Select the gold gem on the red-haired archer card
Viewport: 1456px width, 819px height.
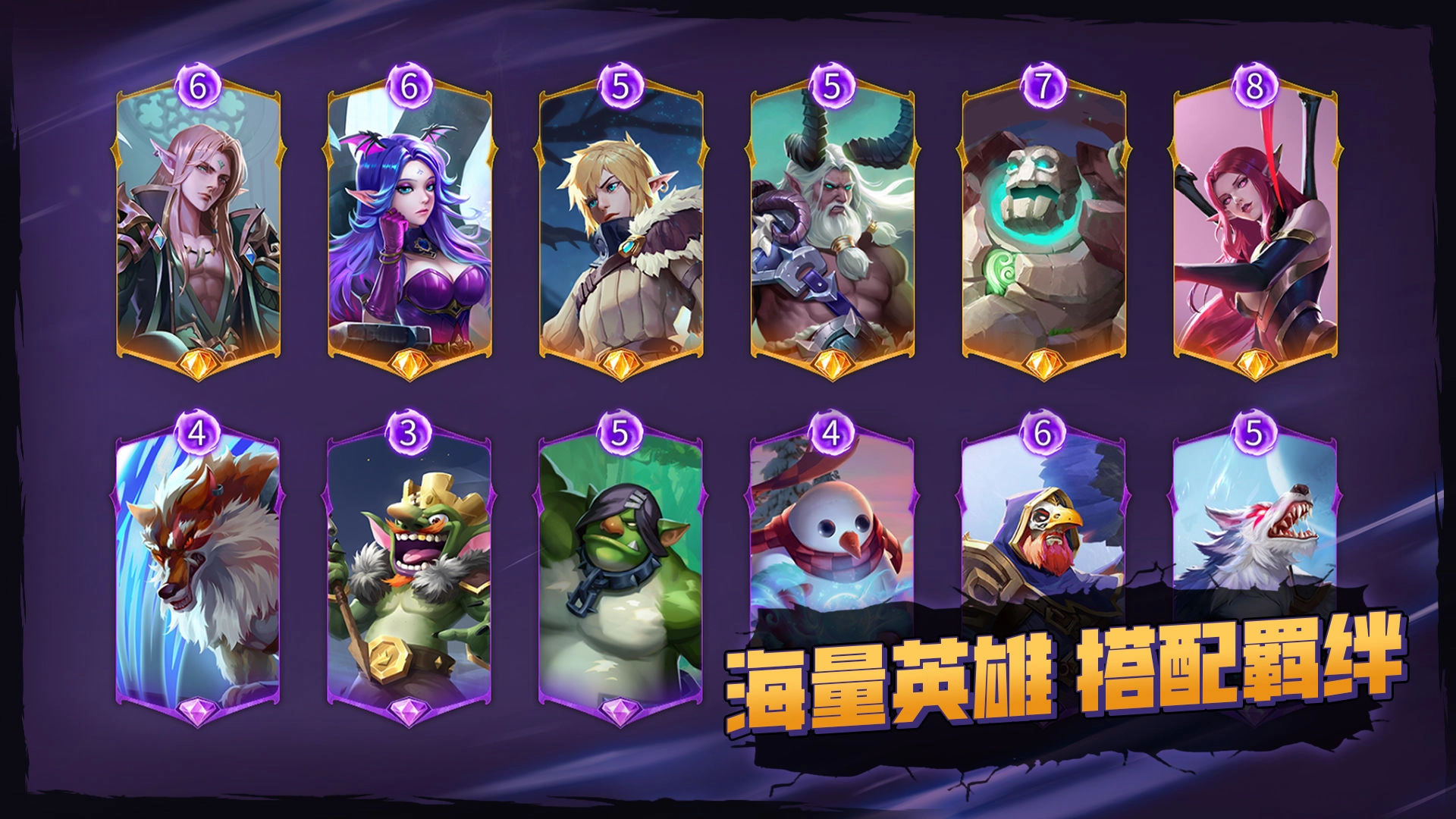(1256, 364)
